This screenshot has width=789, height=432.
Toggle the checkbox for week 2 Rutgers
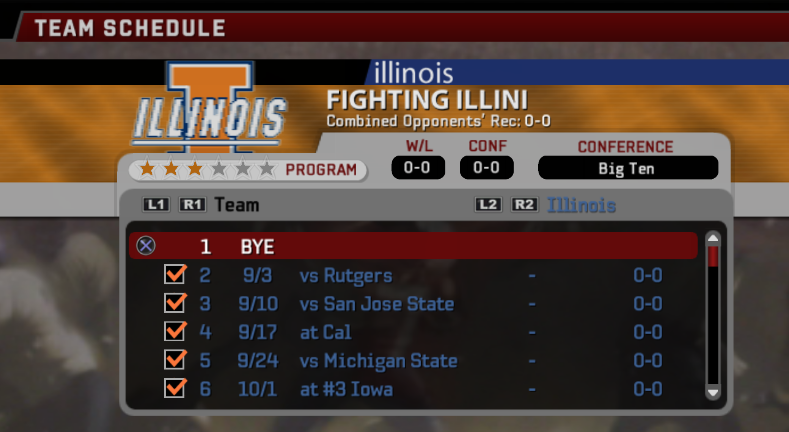pyautogui.click(x=175, y=275)
